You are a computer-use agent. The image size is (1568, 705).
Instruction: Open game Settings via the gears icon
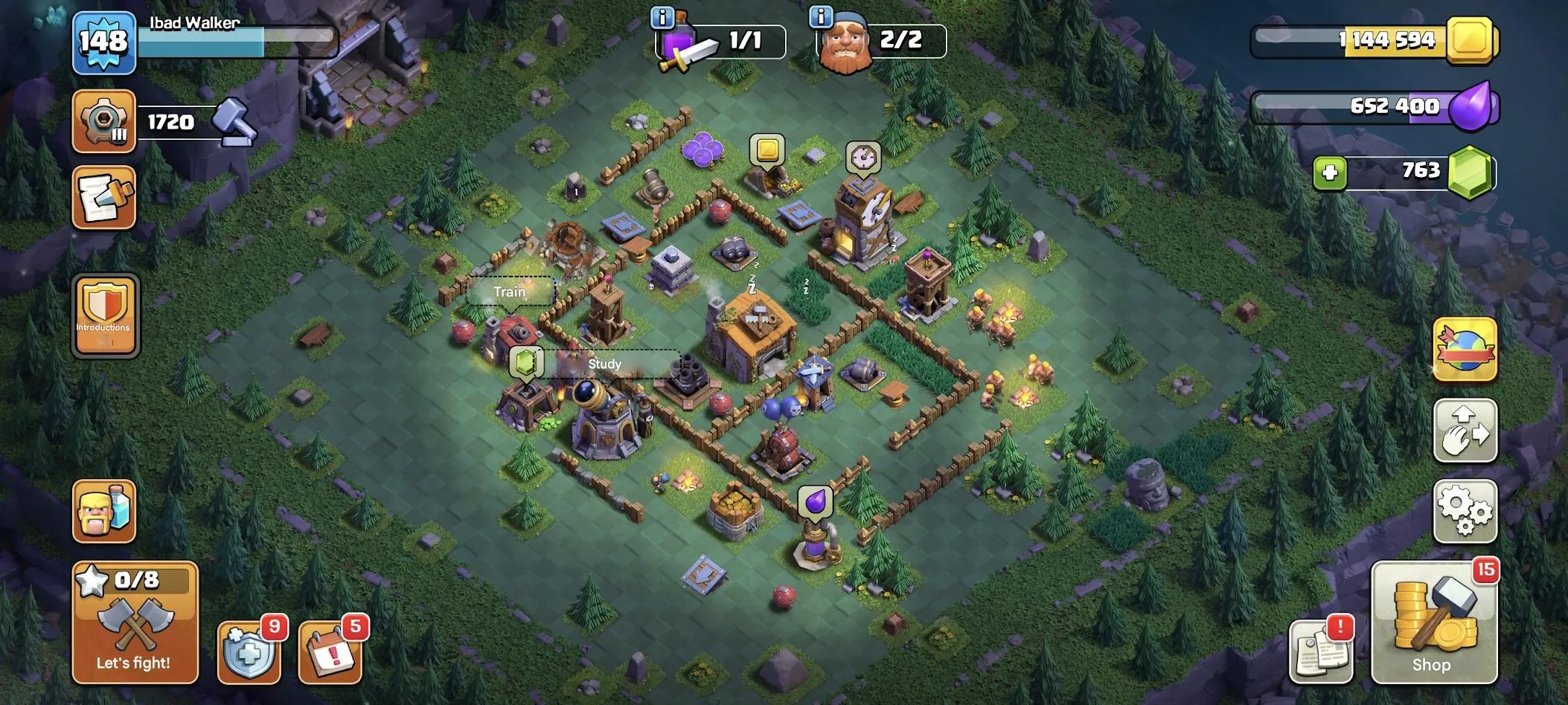[x=1465, y=513]
